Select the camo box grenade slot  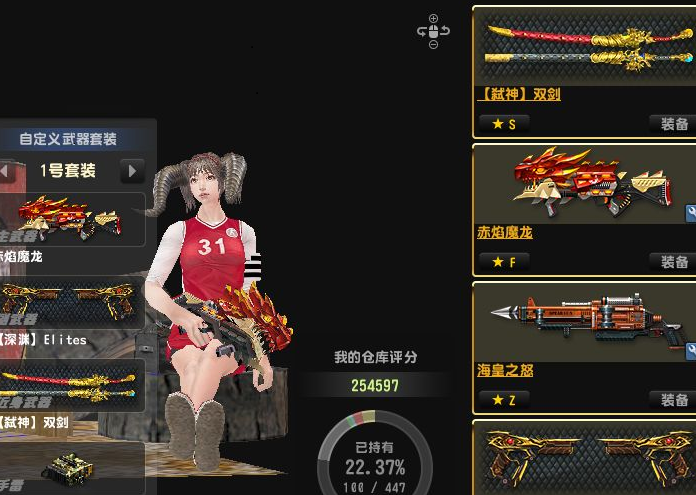coord(72,467)
